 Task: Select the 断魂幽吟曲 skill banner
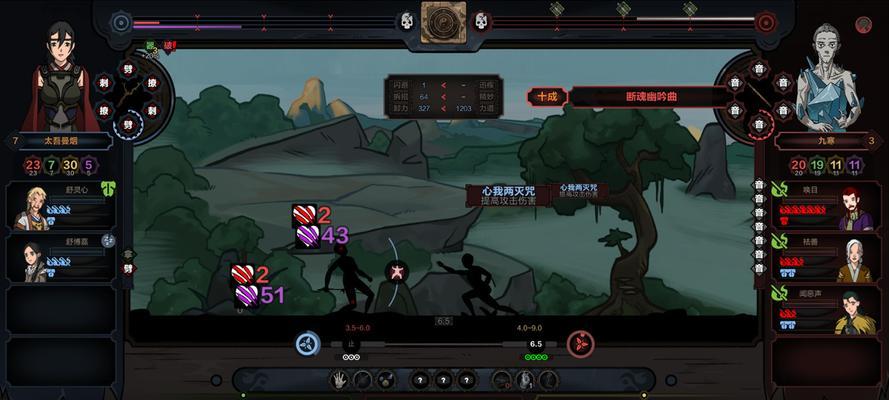coord(650,97)
